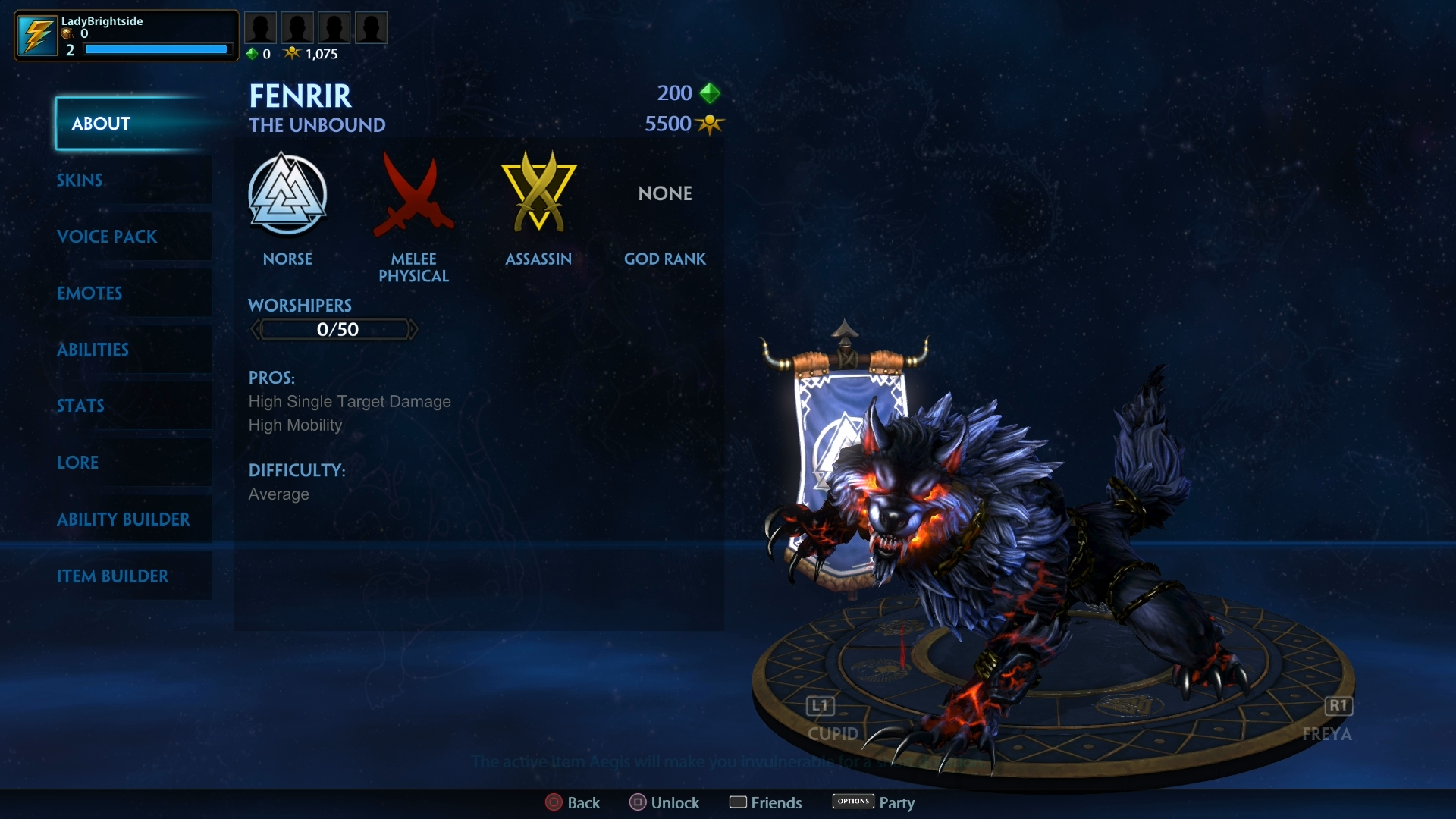Click the favor total 1,075 icon
Image resolution: width=1456 pixels, height=819 pixels.
tap(293, 53)
